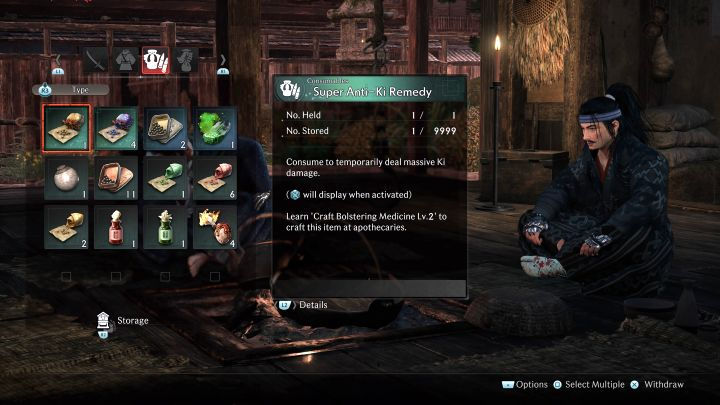Image resolution: width=720 pixels, height=405 pixels.
Task: Switch to the weapons category tab
Action: coord(96,61)
